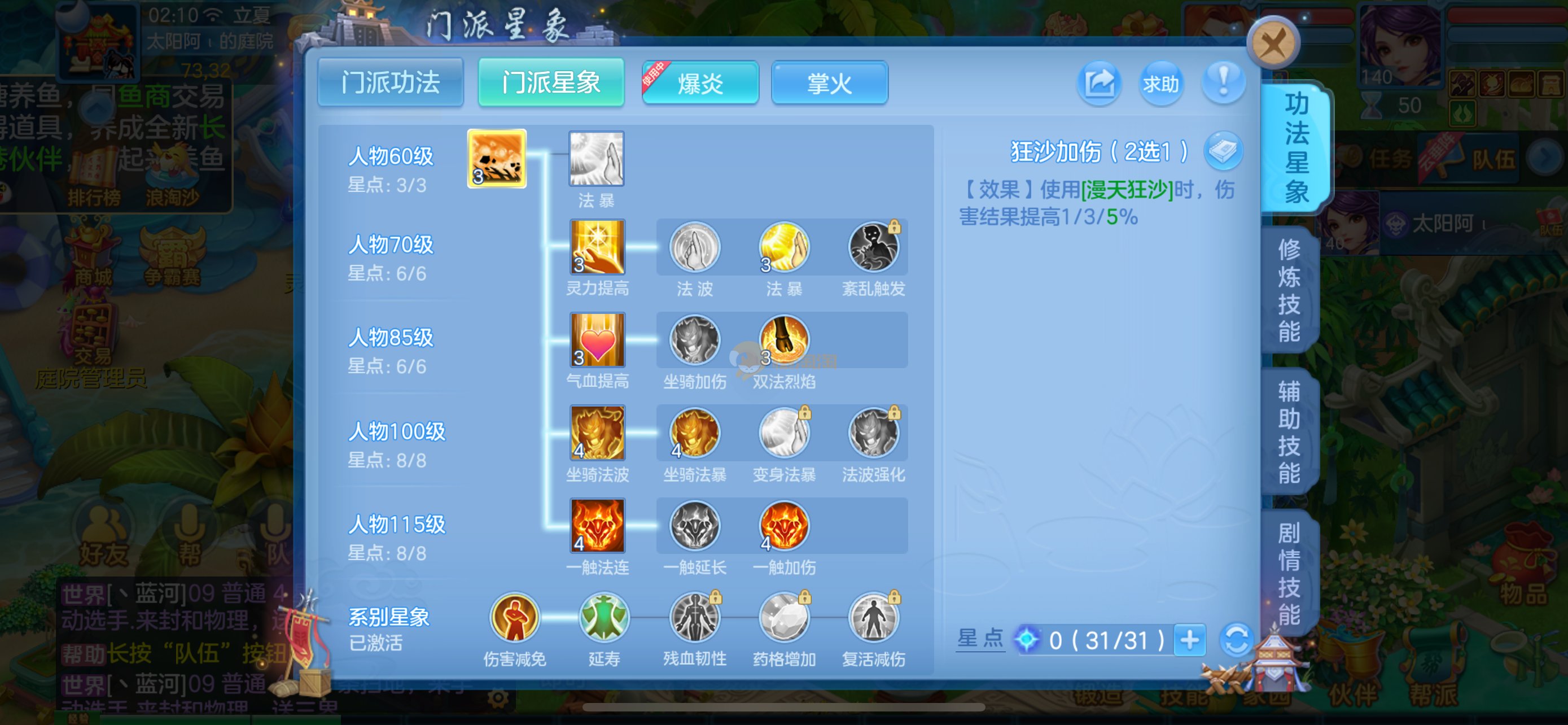Image resolution: width=1568 pixels, height=725 pixels.
Task: Open the book icon beside 狂沙加伤
Action: (x=1223, y=150)
